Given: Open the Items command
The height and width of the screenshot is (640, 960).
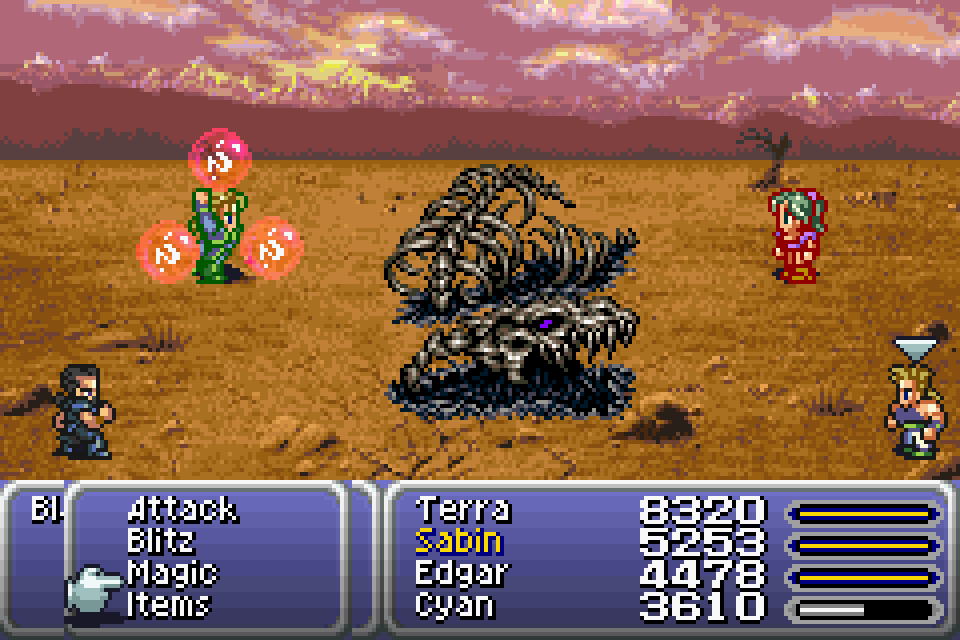Looking at the screenshot, I should pyautogui.click(x=168, y=605).
